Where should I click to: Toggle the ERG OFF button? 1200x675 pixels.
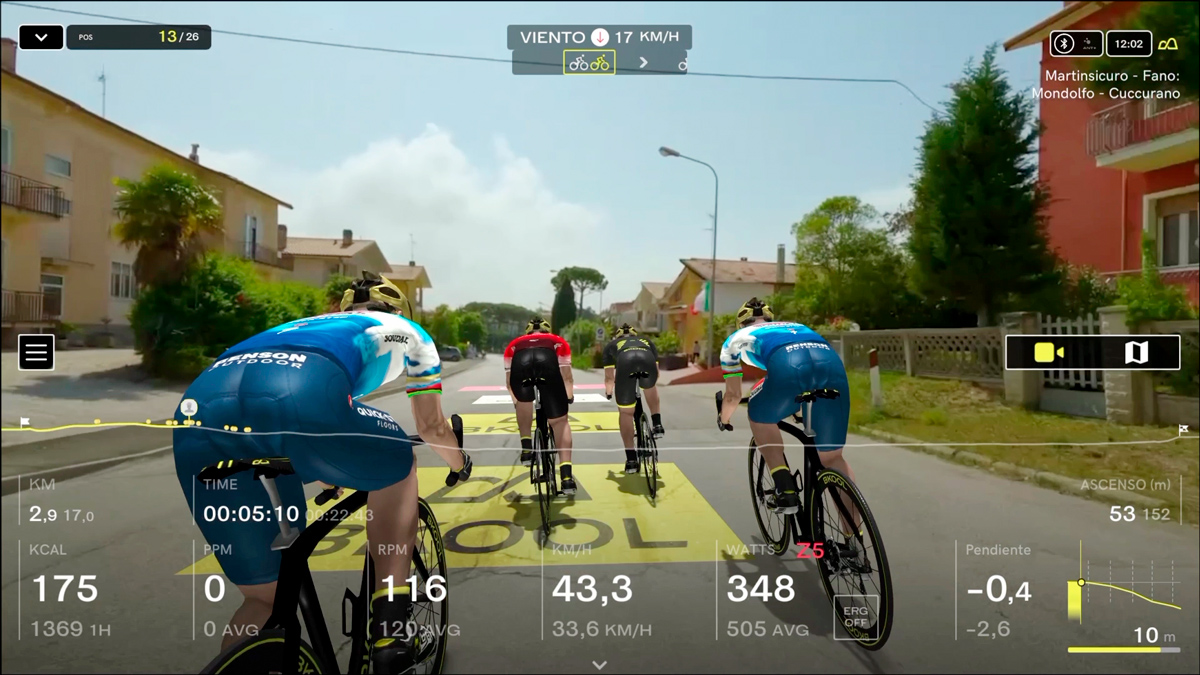click(856, 617)
